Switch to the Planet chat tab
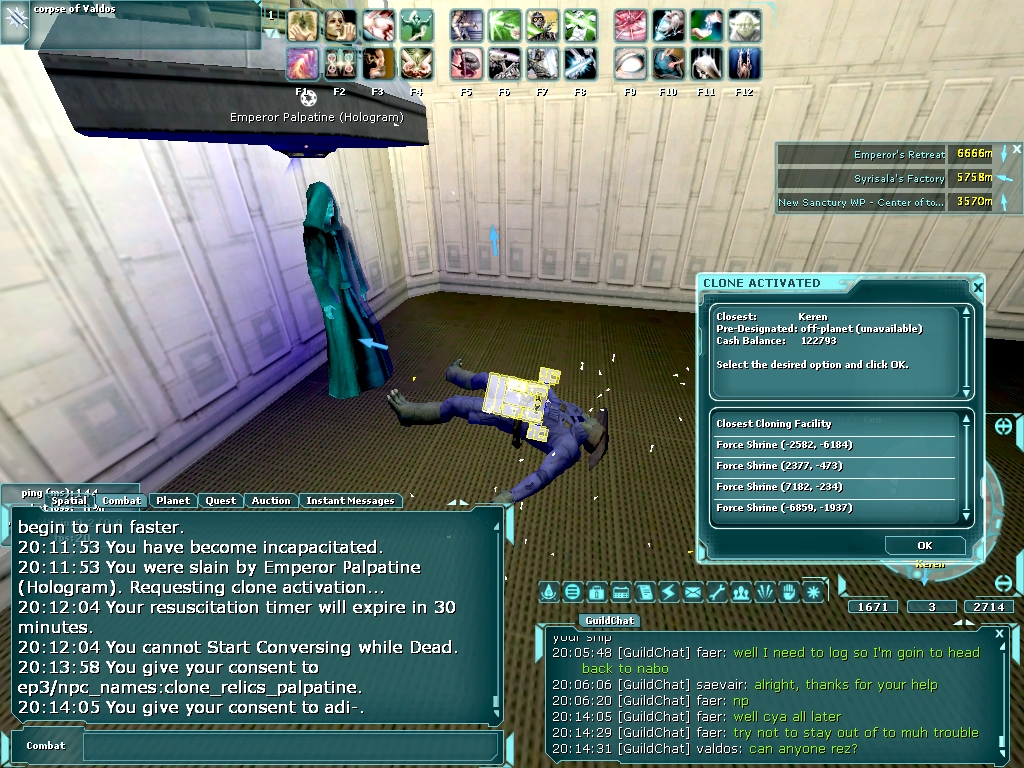 click(x=173, y=501)
